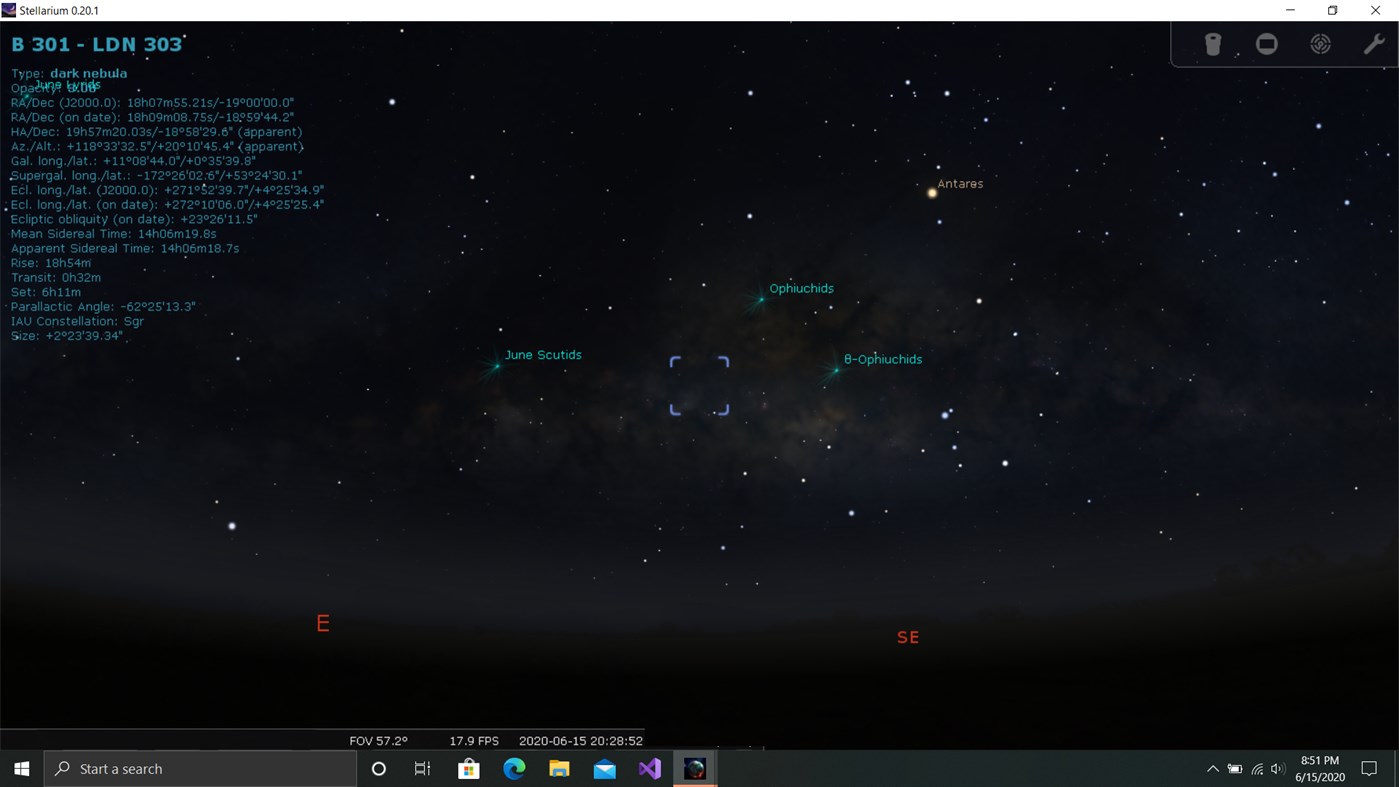
Task: Click inside the taskbar search box
Action: tap(200, 768)
